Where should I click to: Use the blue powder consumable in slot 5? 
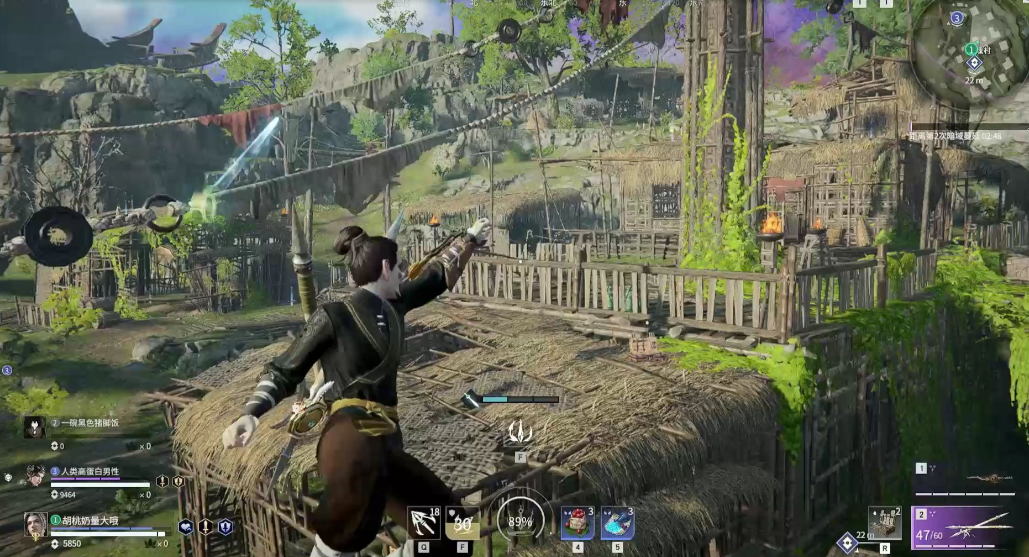617,523
